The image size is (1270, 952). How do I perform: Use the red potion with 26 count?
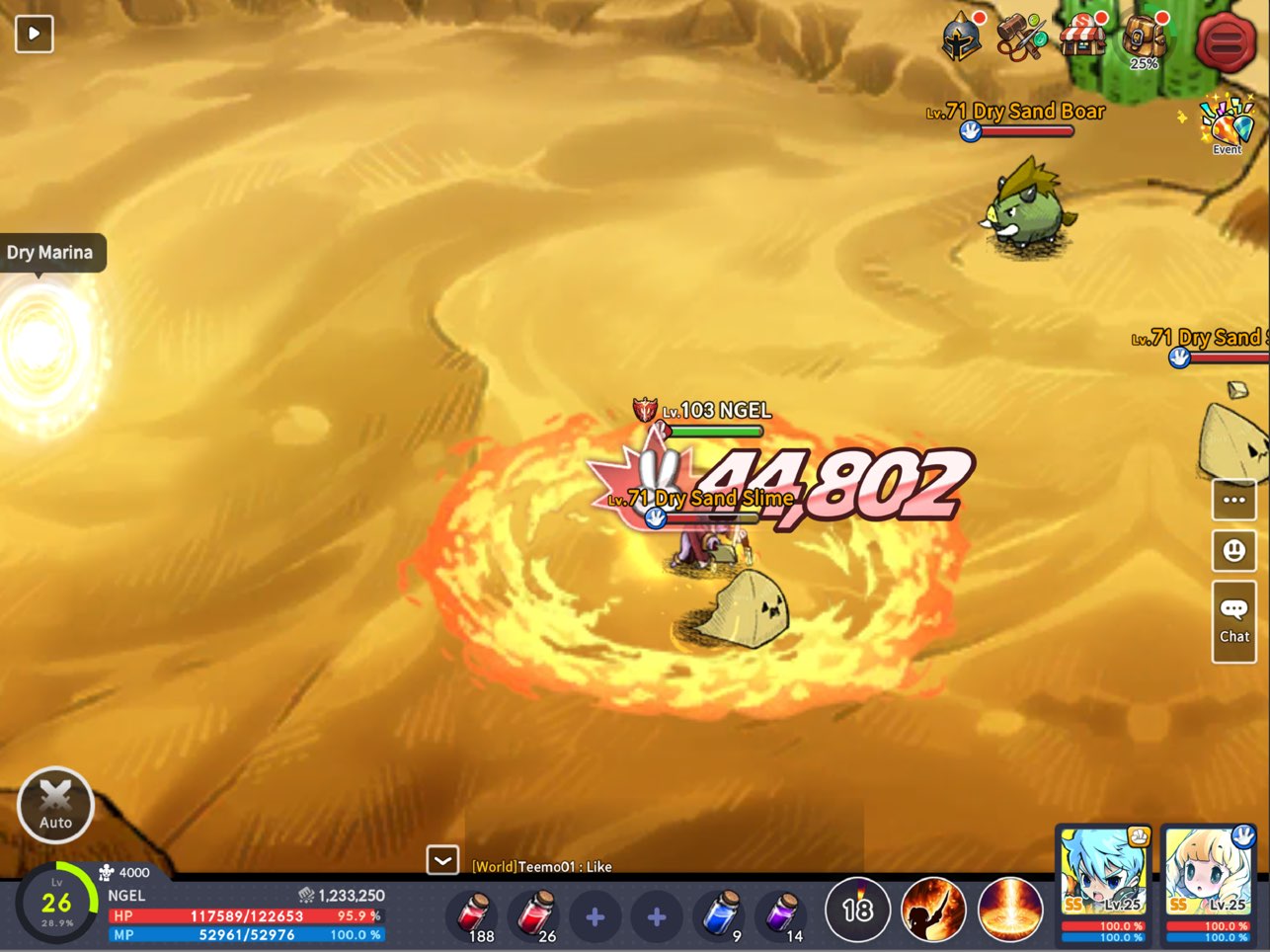coord(535,914)
